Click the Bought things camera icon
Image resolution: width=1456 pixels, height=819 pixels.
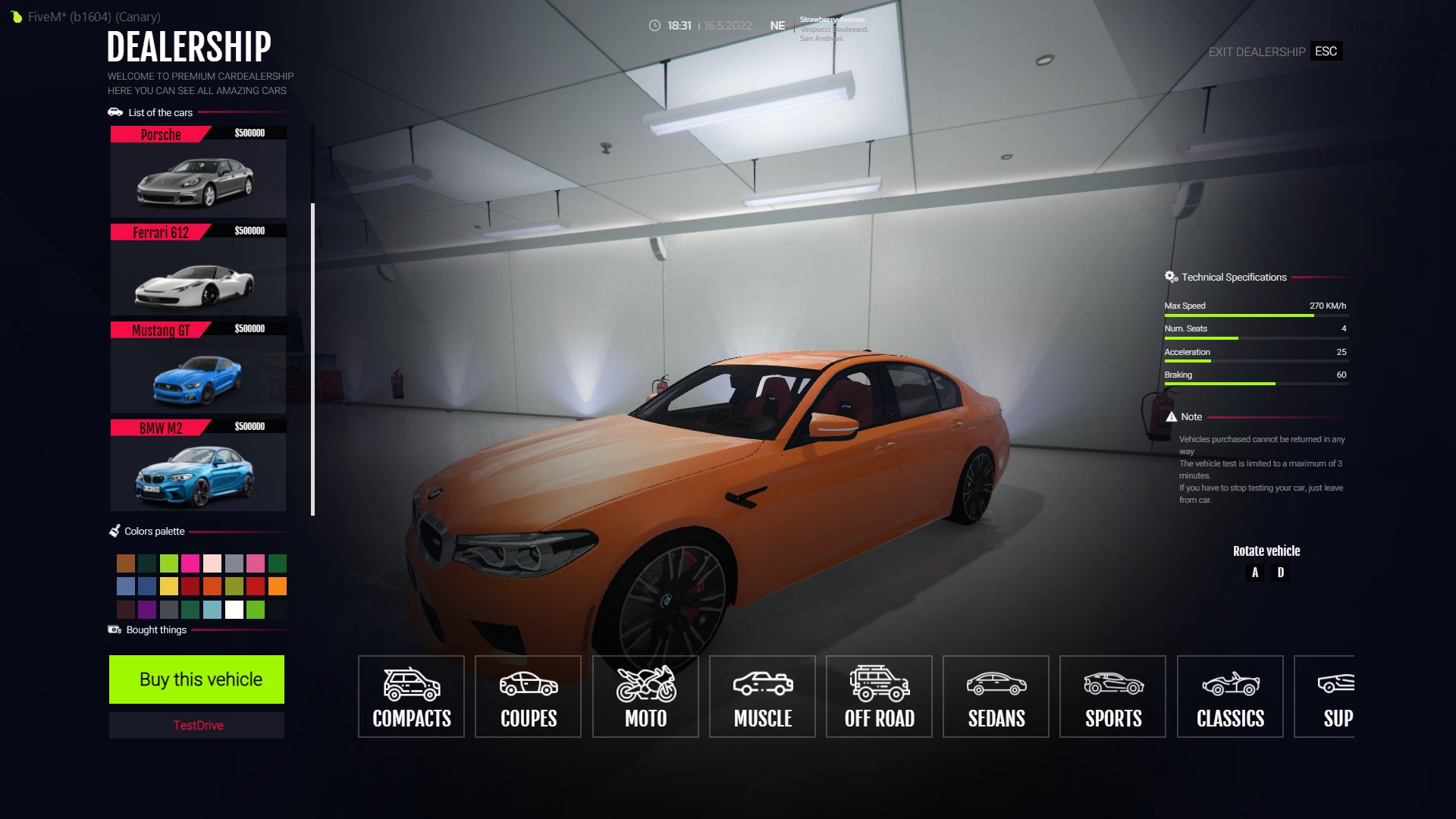115,629
